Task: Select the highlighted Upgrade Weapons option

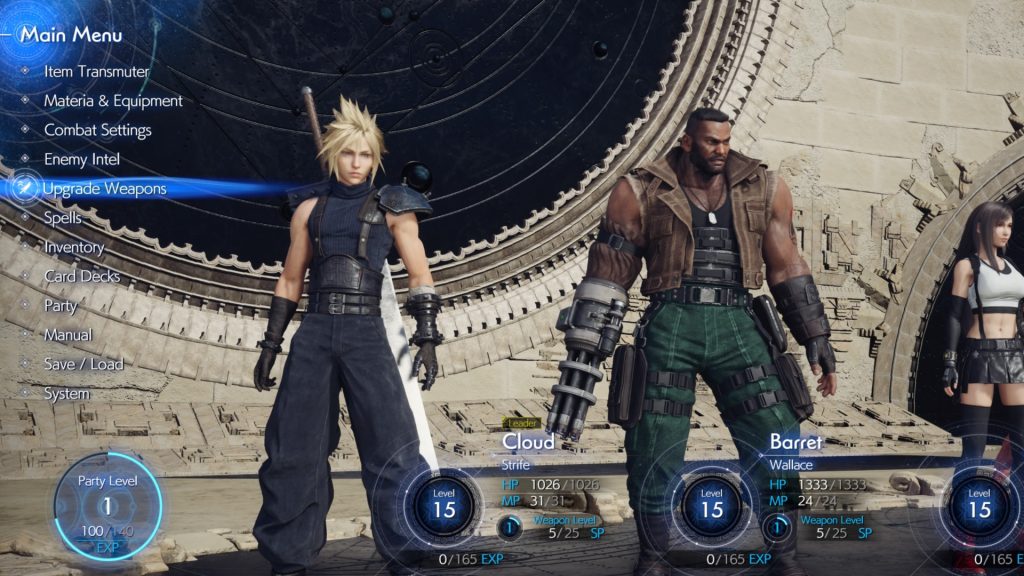Action: [104, 188]
